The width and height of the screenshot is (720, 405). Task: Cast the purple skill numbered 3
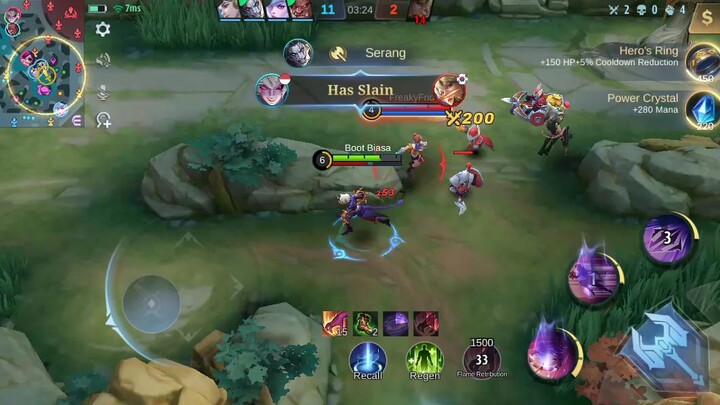click(668, 240)
